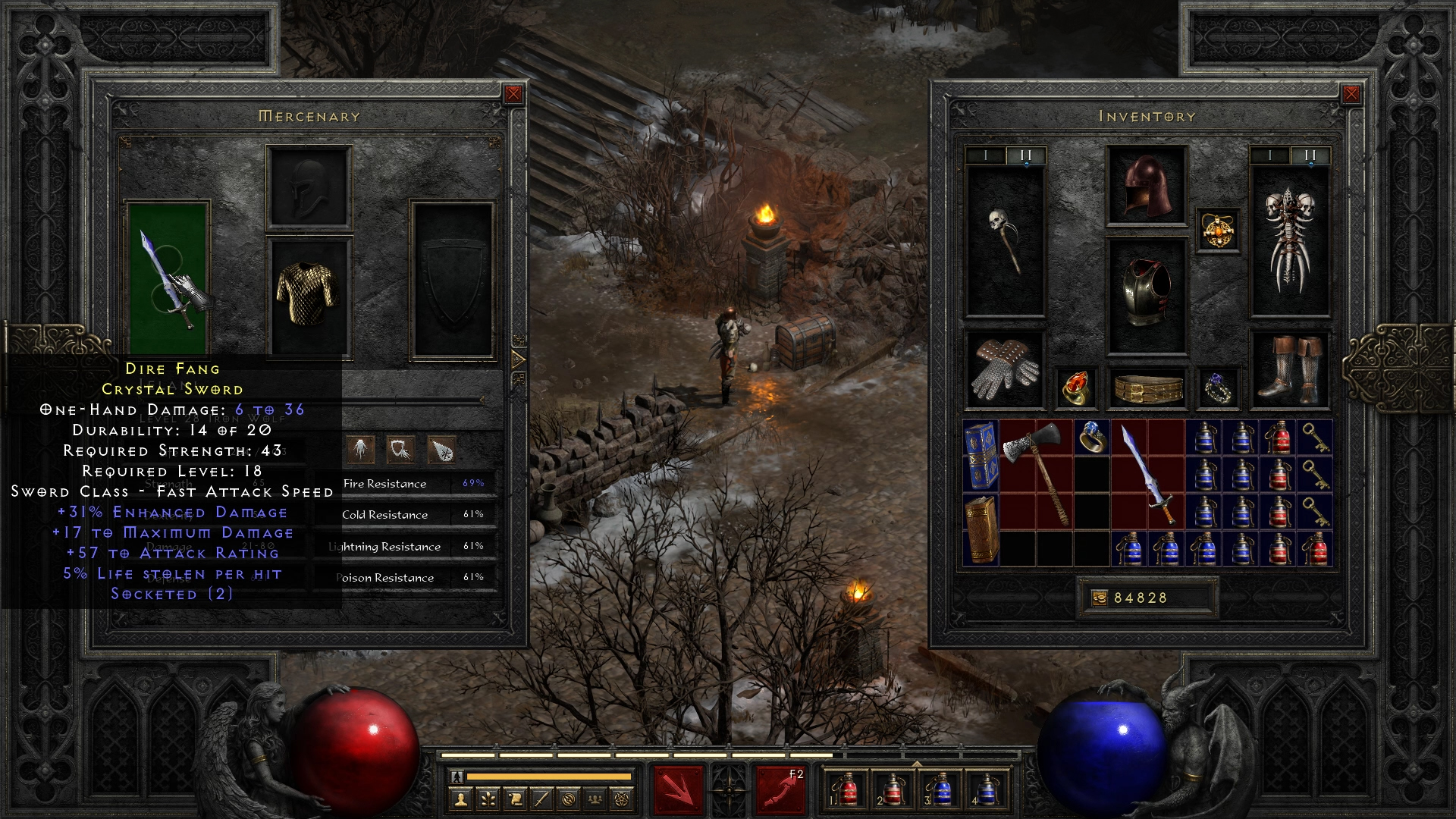Select the equipped chain gloves
This screenshot has width=1456, height=819.
point(1005,371)
